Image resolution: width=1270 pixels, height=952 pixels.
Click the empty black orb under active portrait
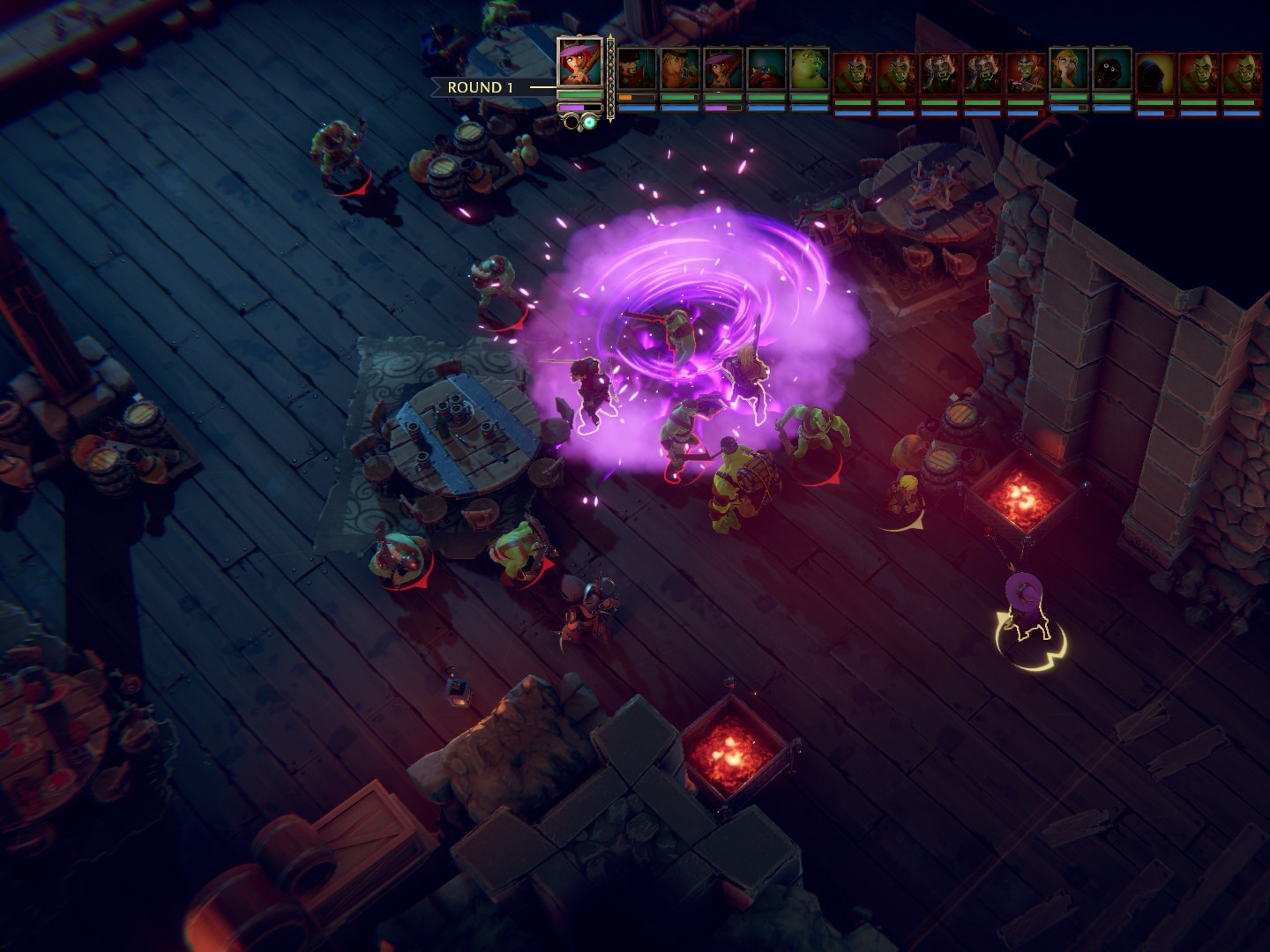pos(571,122)
